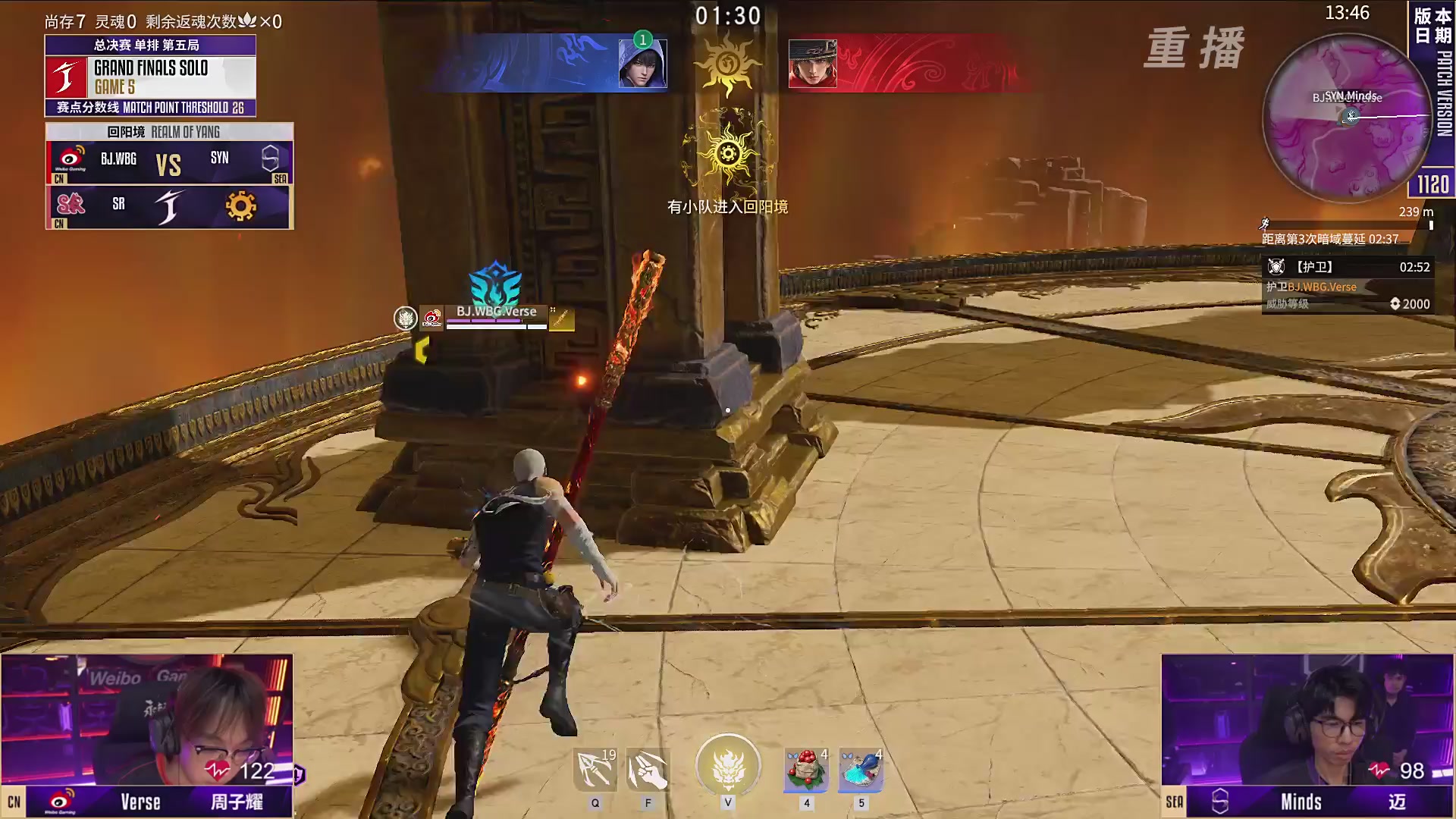The width and height of the screenshot is (1456, 819).
Task: Select the blue consumable in slot 5
Action: 861,770
